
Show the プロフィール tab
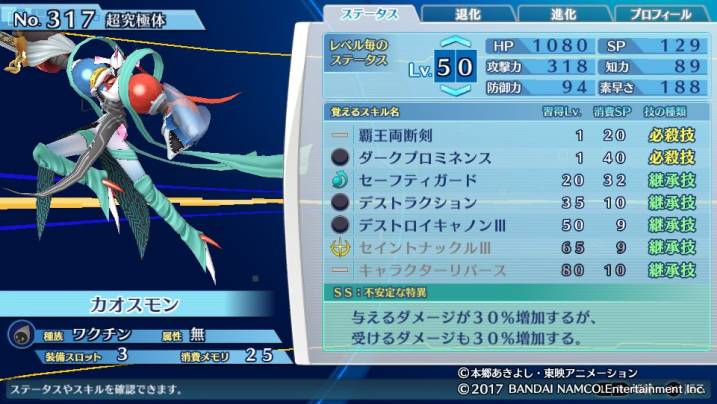point(659,14)
